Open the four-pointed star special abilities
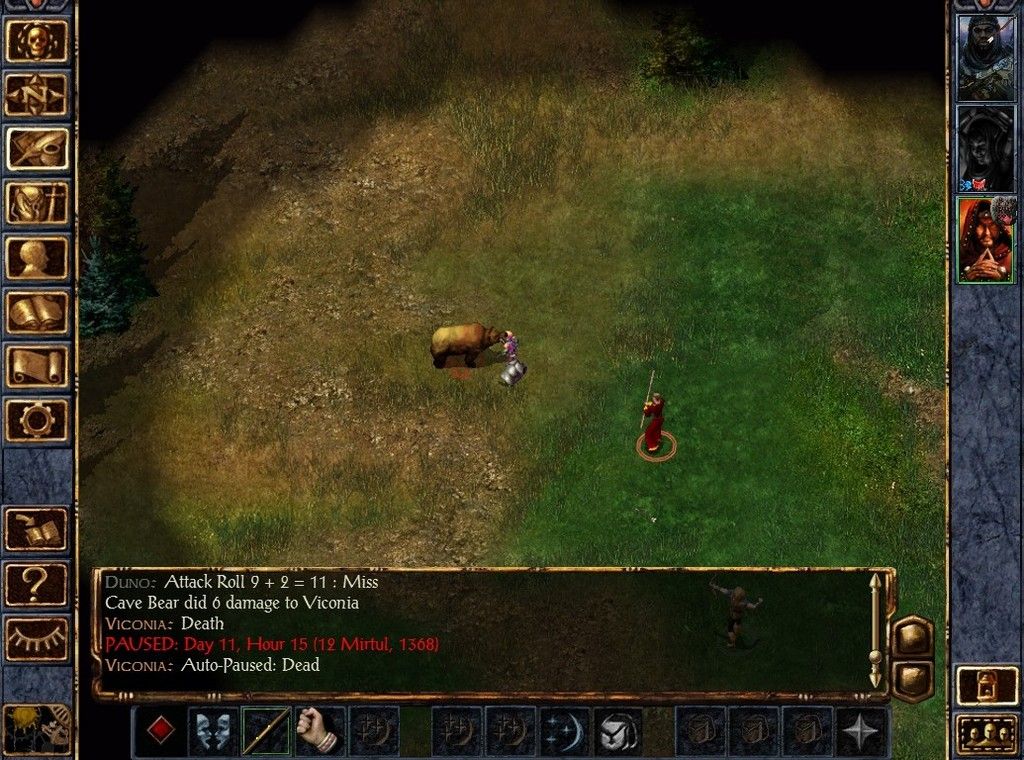Screen dimensions: 1024x760 click(x=861, y=732)
